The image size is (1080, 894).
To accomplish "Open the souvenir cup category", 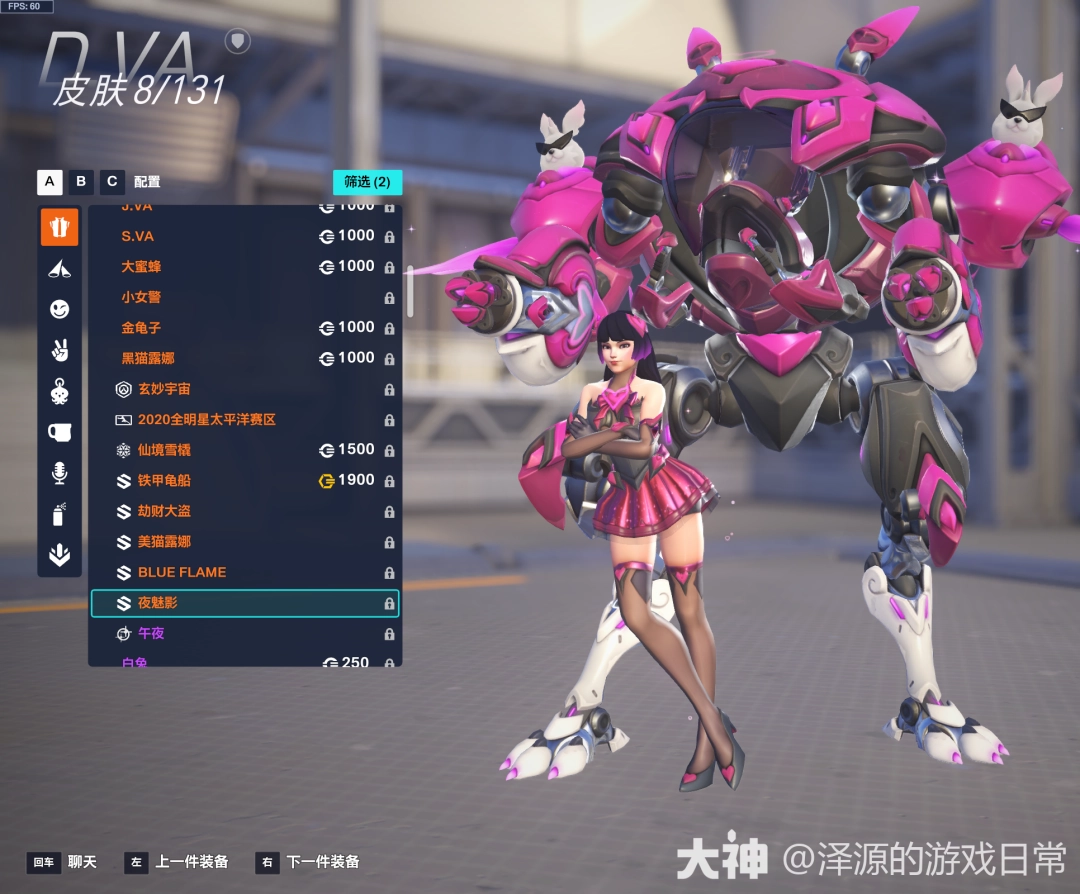I will tap(59, 432).
